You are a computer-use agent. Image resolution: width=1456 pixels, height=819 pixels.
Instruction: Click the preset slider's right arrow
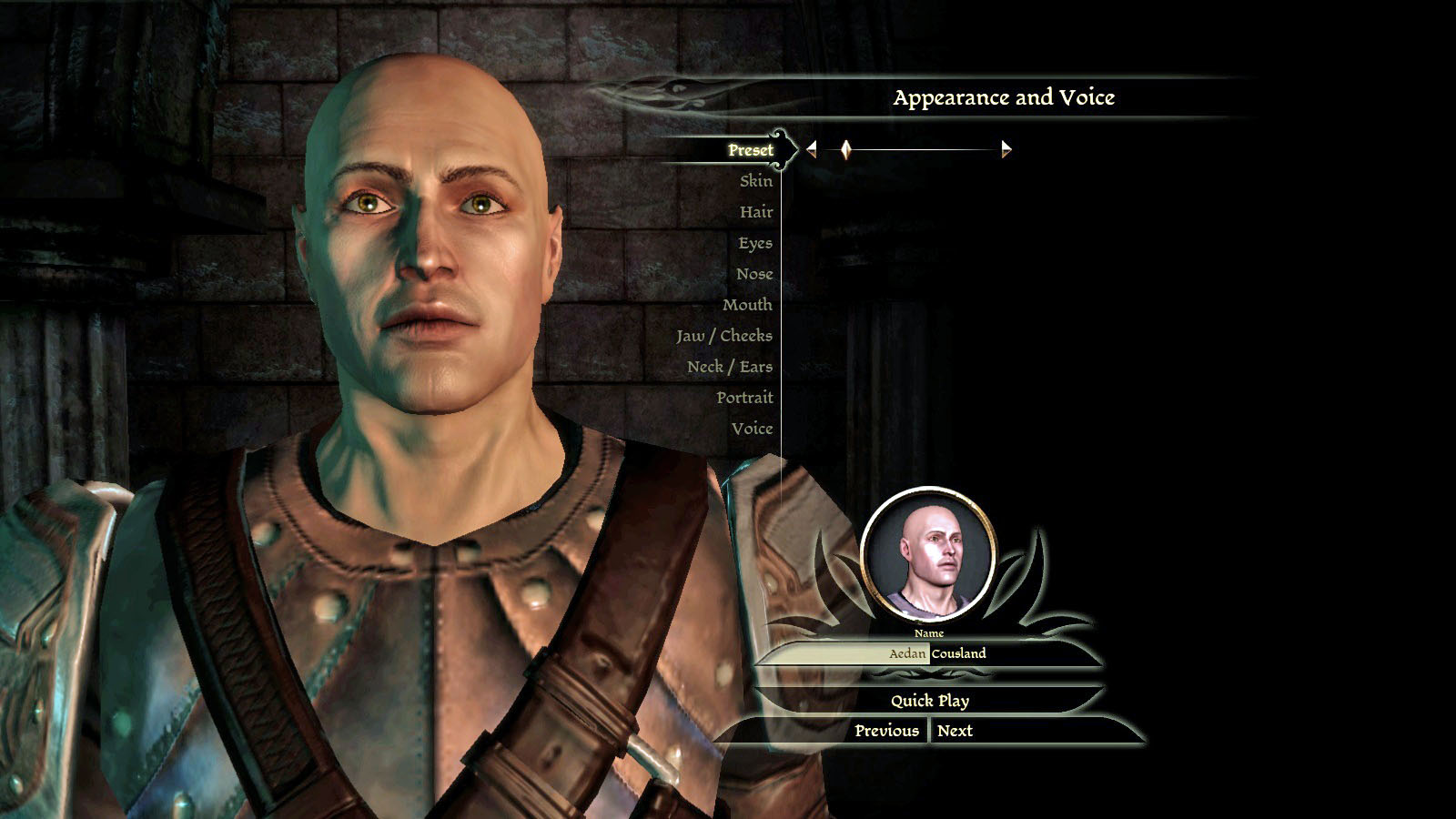point(1006,149)
